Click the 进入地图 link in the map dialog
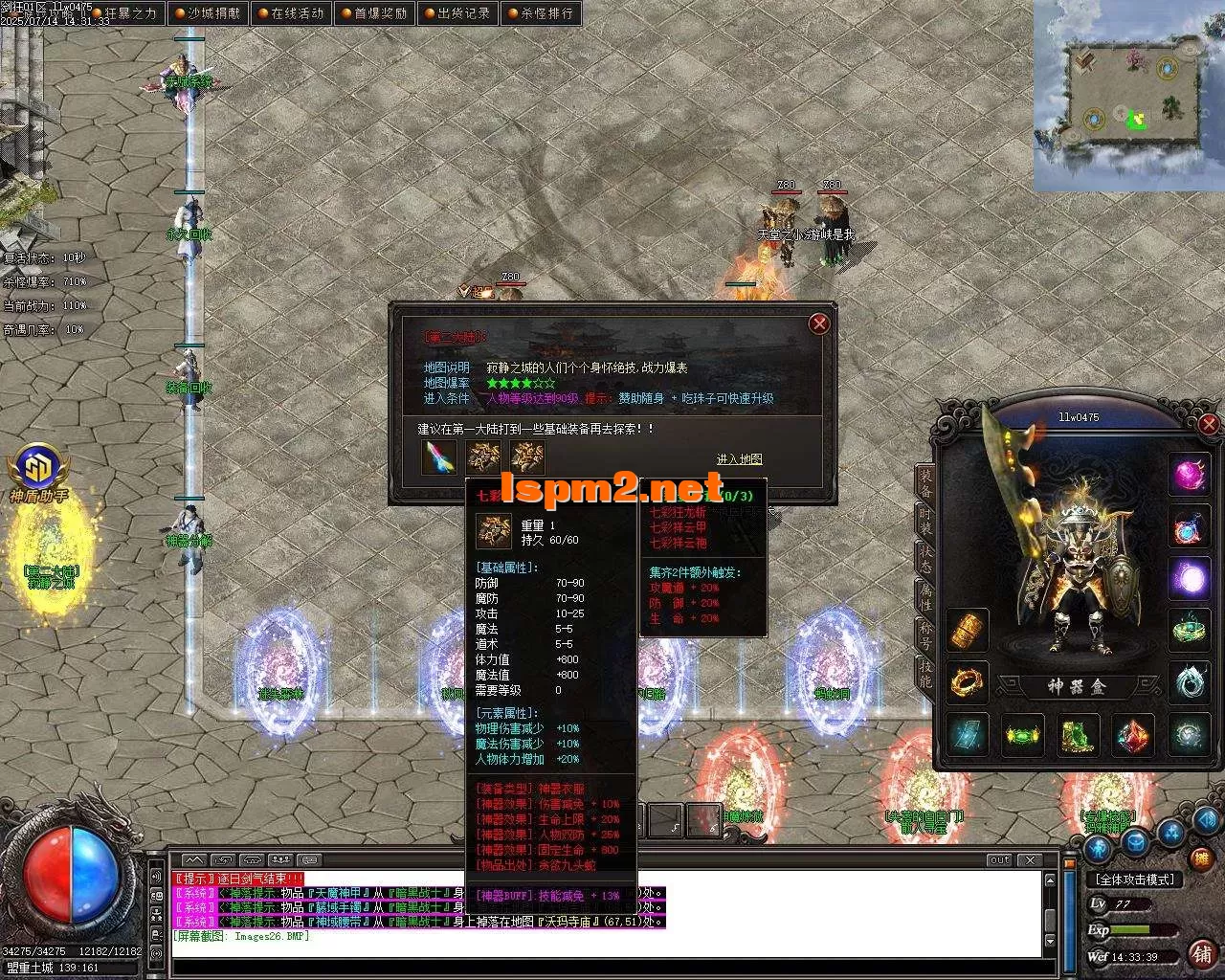1225x980 pixels. [x=738, y=459]
